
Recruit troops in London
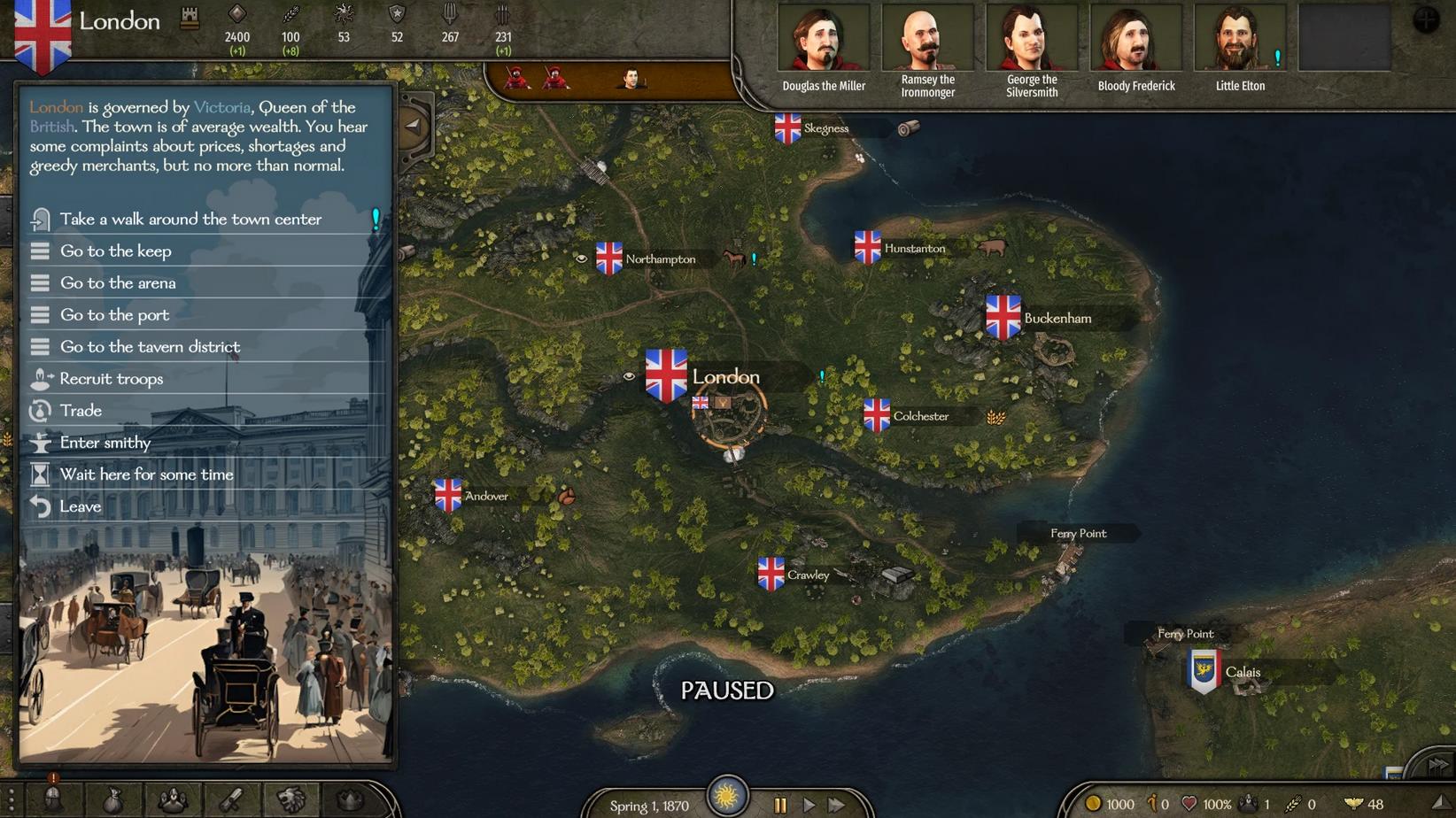point(112,379)
